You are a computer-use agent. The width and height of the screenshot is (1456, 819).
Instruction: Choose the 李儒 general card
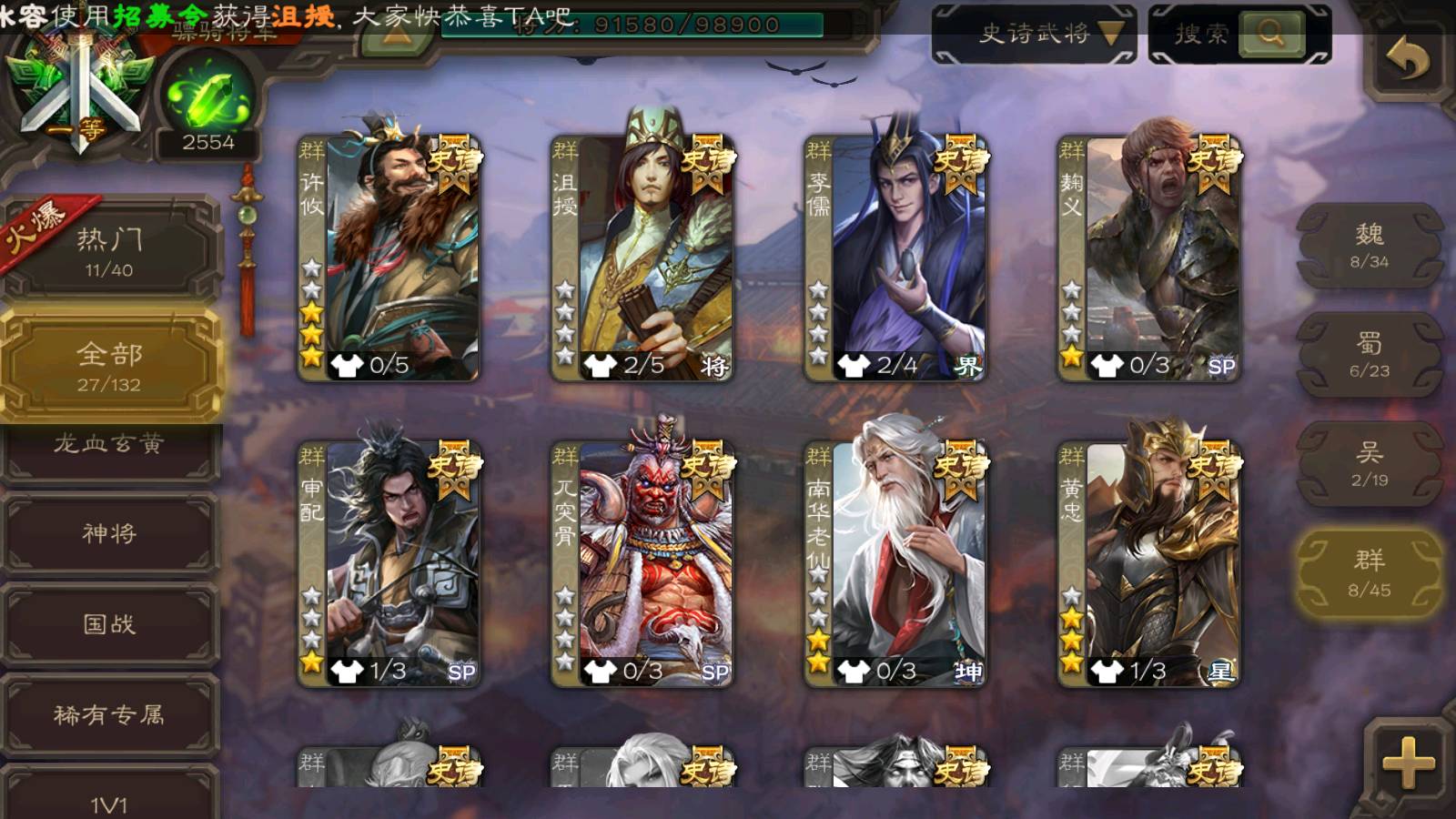coord(895,257)
